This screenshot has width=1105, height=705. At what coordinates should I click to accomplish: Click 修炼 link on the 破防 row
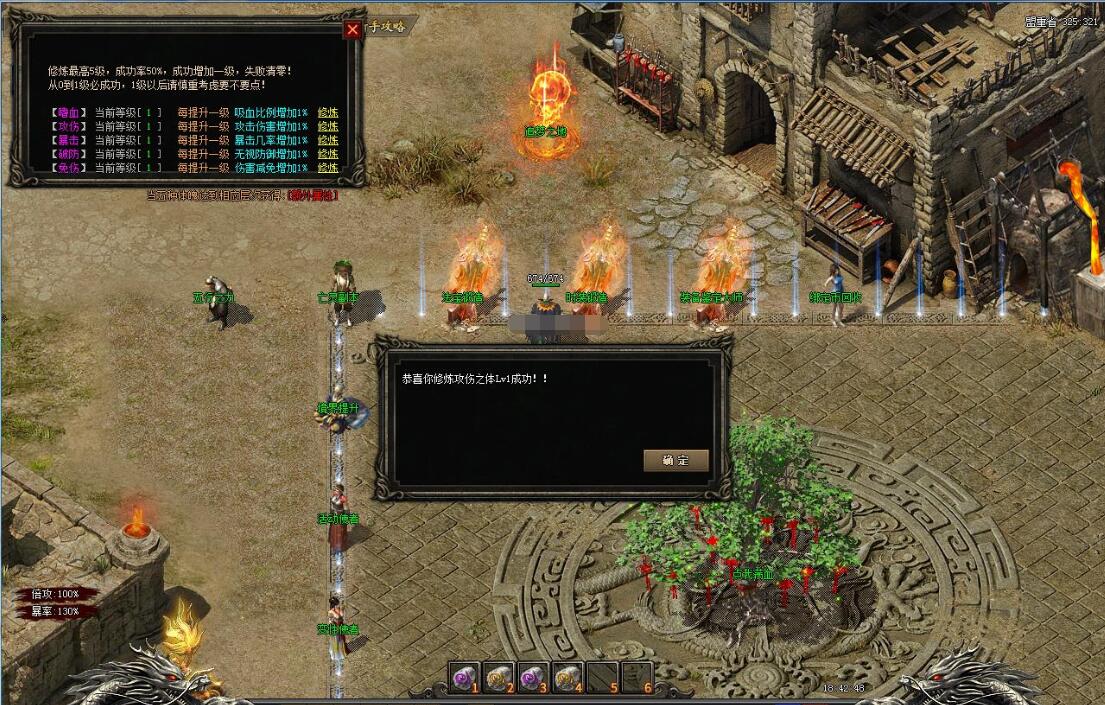[328, 154]
